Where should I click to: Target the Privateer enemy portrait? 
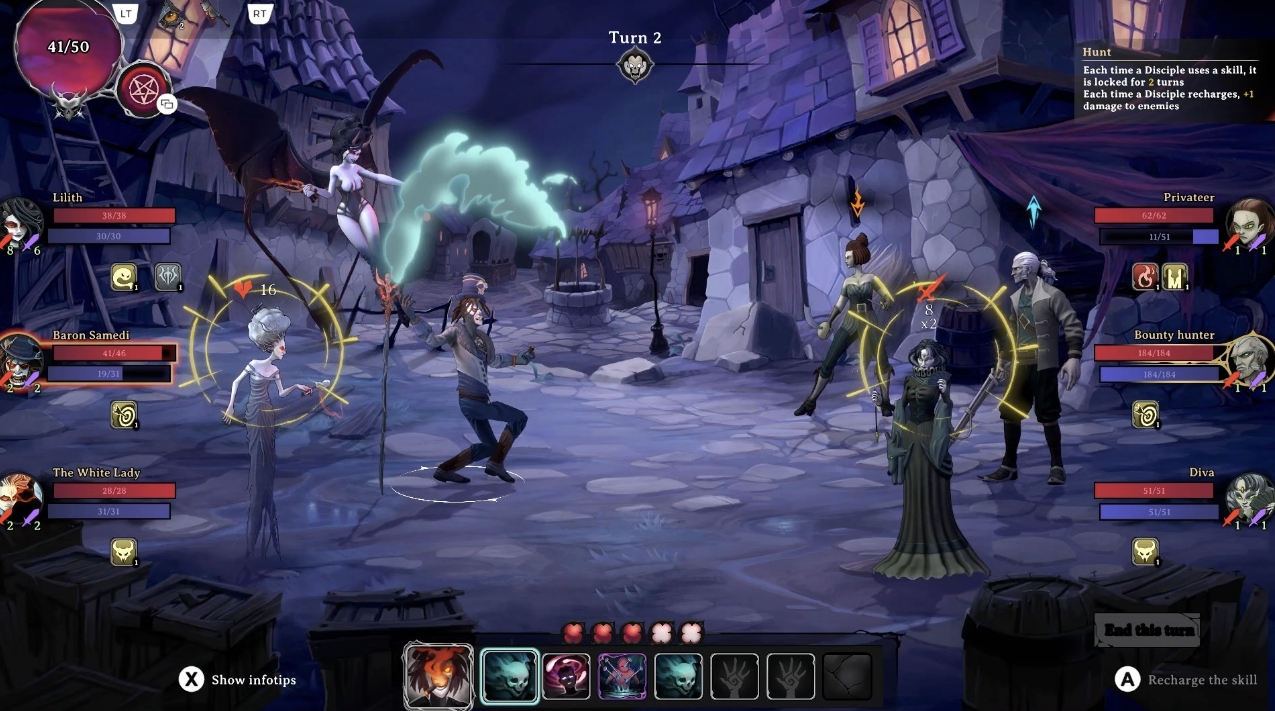pos(1249,222)
